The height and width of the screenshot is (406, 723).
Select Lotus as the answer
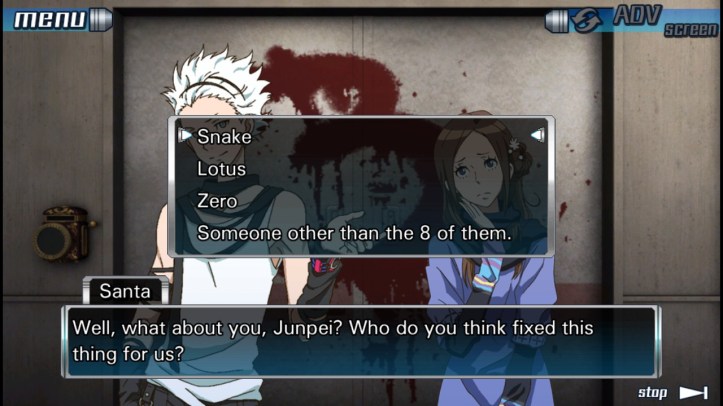coord(221,169)
